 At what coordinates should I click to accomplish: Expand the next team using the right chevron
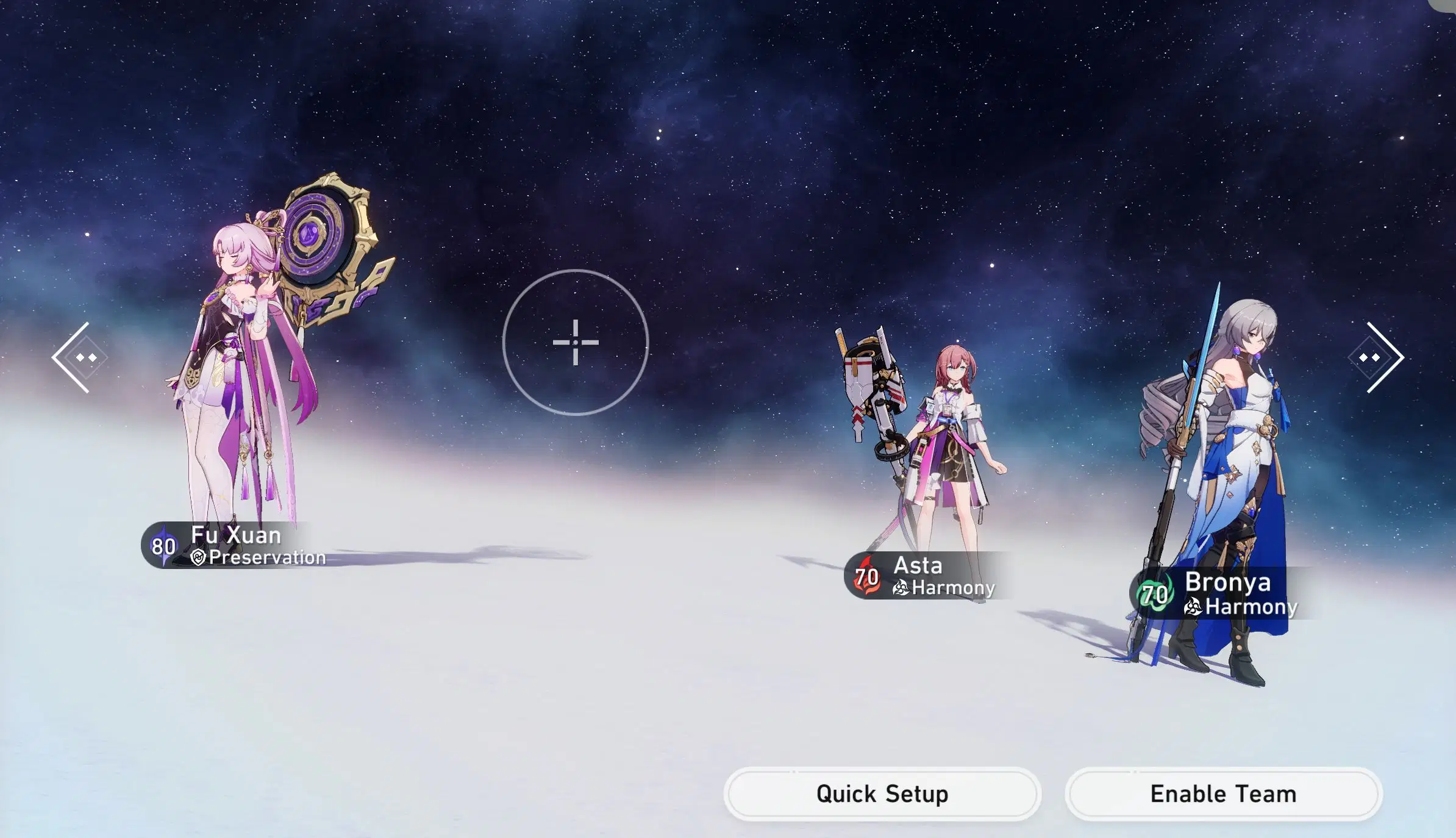(1384, 356)
